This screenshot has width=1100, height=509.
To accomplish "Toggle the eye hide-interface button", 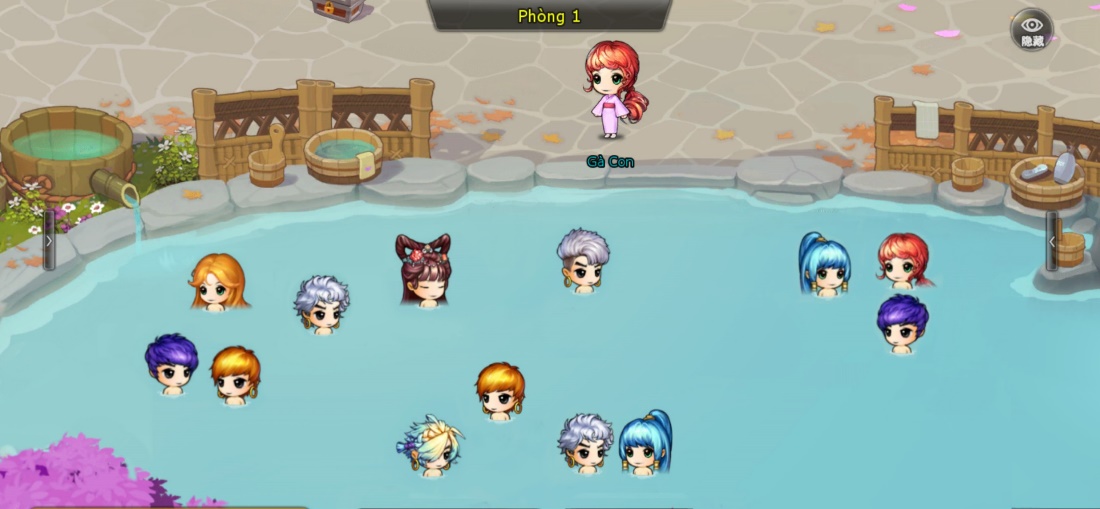I will coord(1031,29).
